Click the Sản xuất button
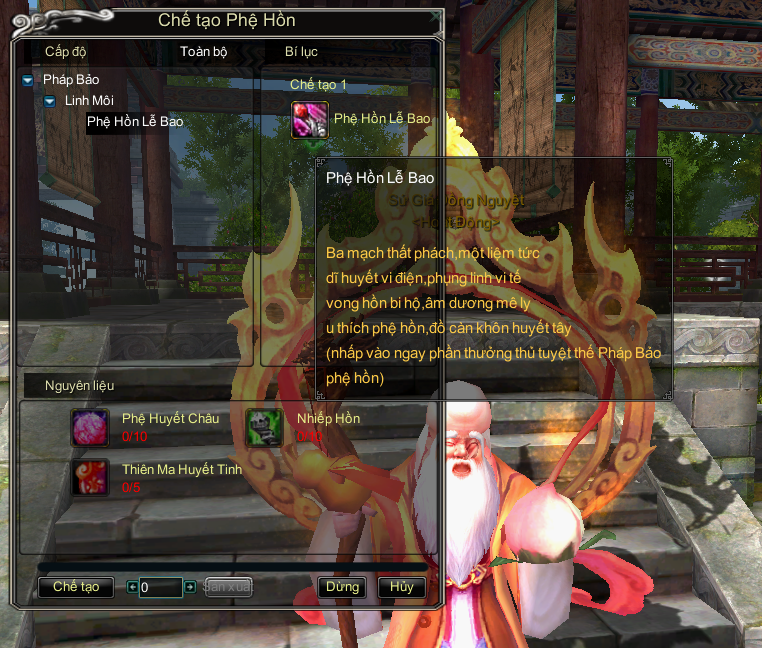This screenshot has height=648, width=762. [x=228, y=587]
